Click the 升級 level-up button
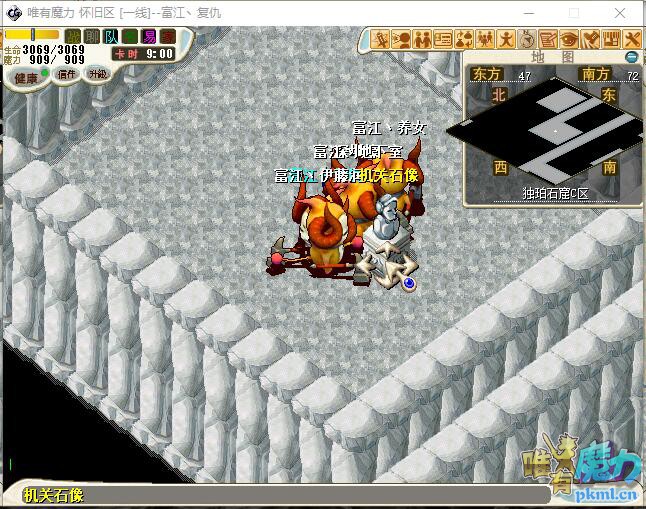646x509 pixels. [97, 74]
